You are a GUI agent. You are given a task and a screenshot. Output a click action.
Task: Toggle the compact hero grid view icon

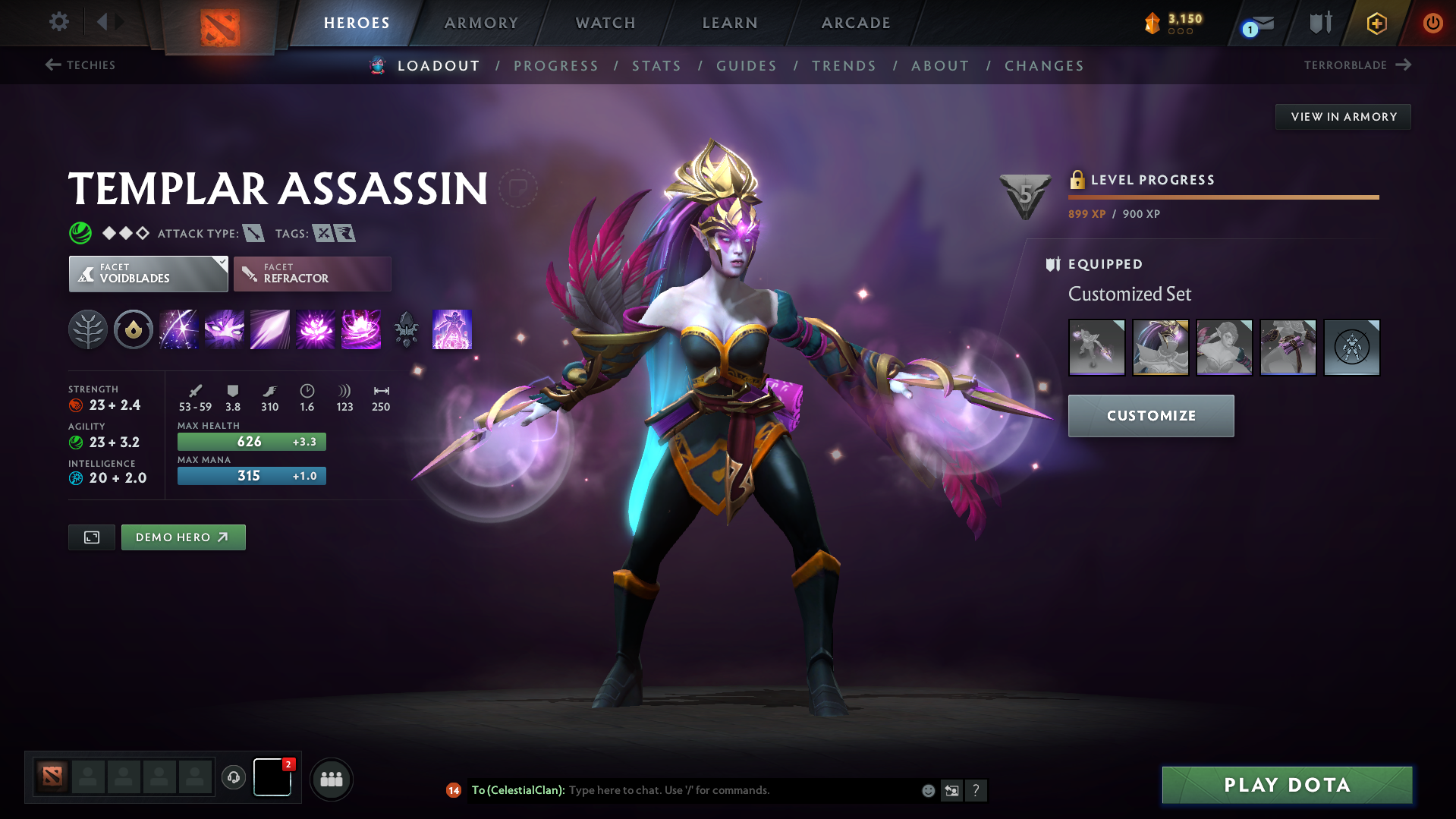pyautogui.click(x=91, y=537)
